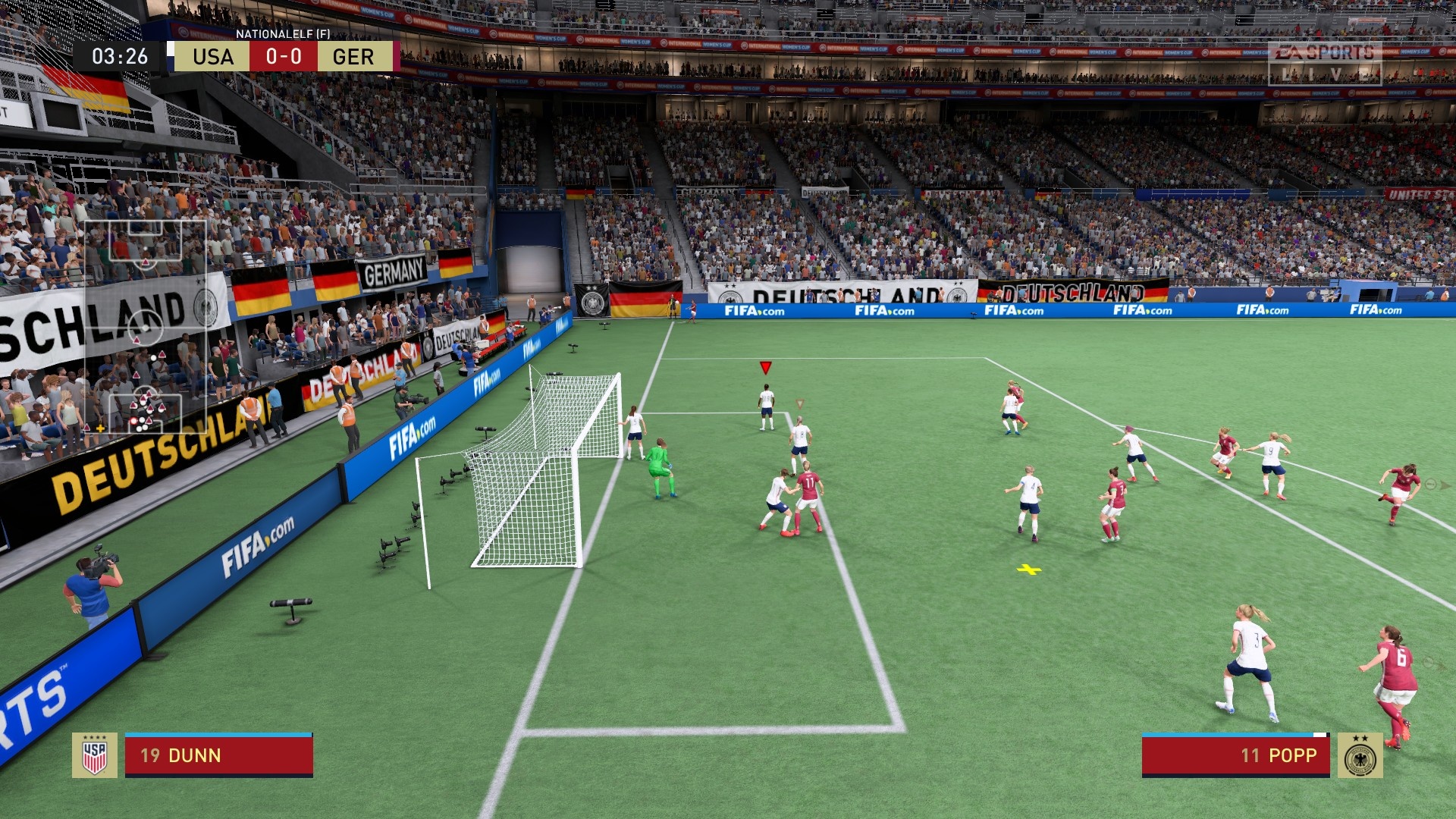Screen dimensions: 1456x819
Task: Click the pitch radar minimap
Action: pyautogui.click(x=145, y=326)
